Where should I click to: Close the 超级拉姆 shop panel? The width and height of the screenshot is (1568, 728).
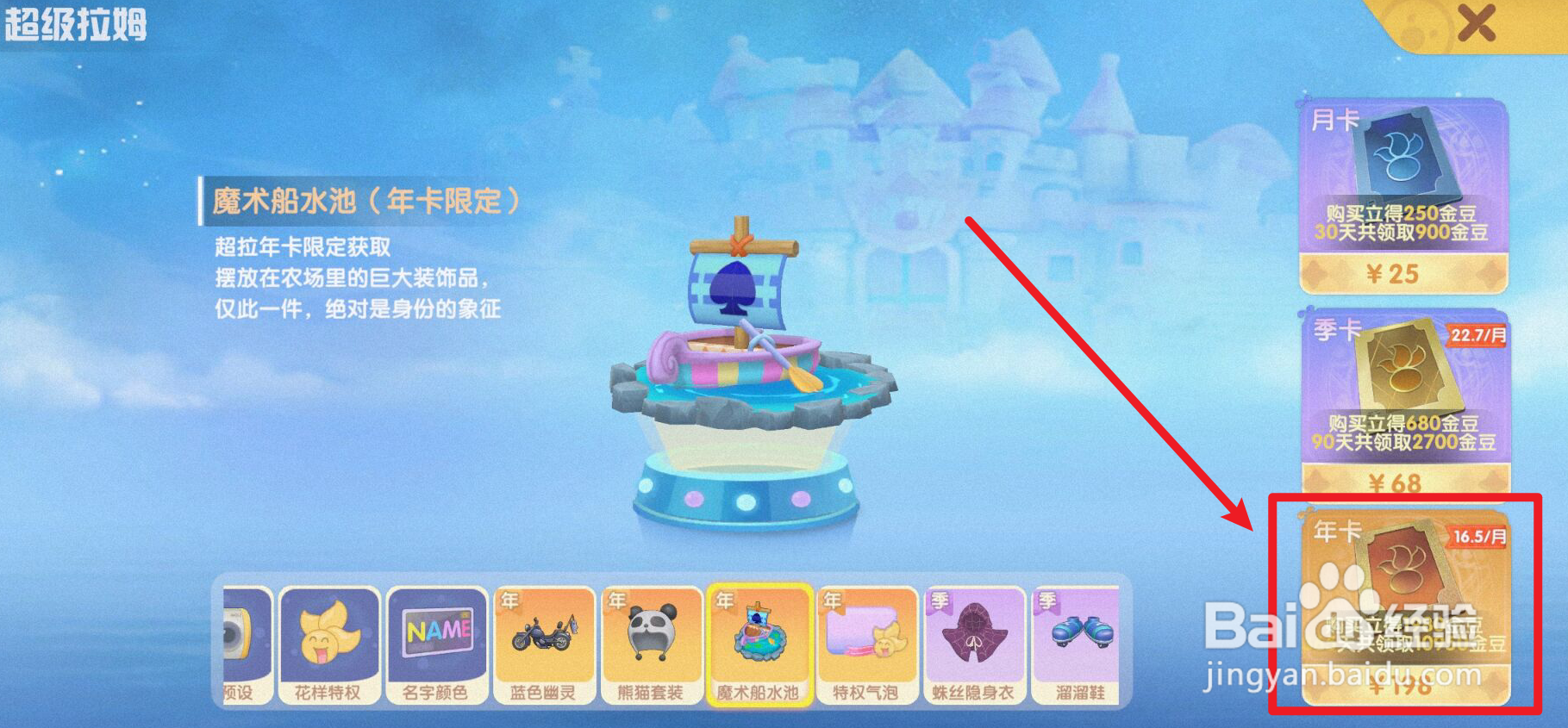point(1477,23)
